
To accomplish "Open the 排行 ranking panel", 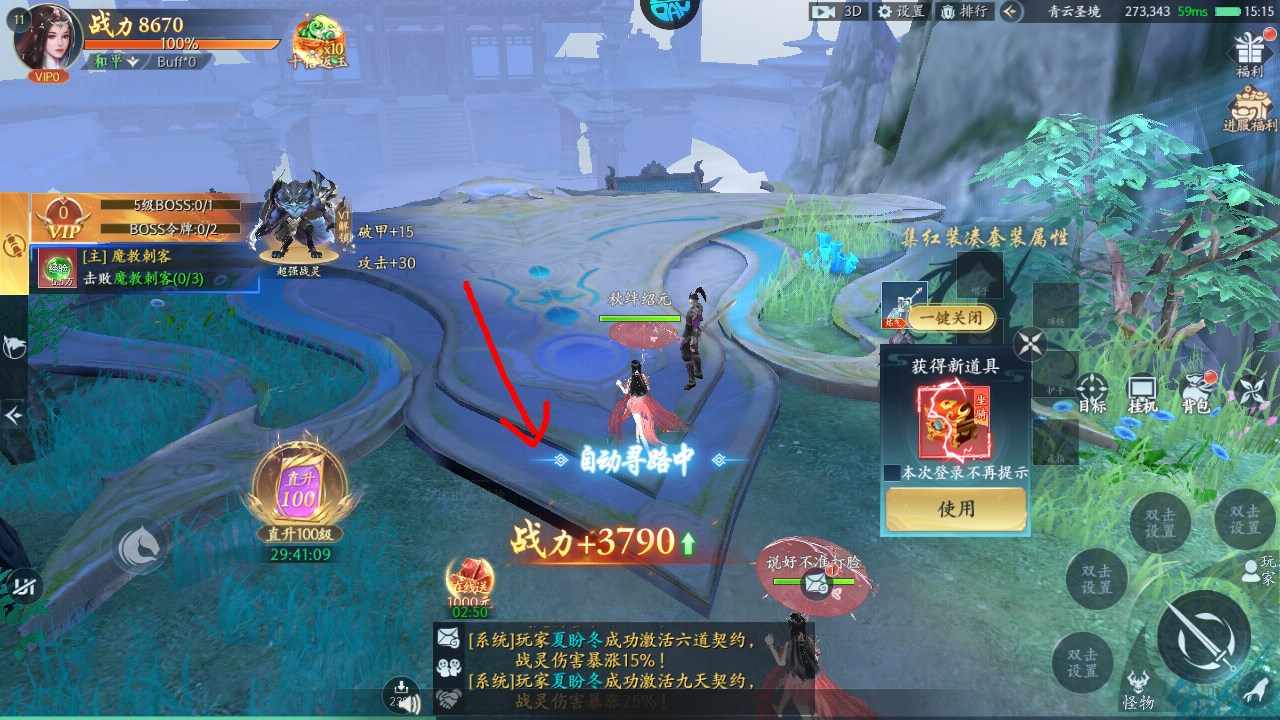I will 963,11.
